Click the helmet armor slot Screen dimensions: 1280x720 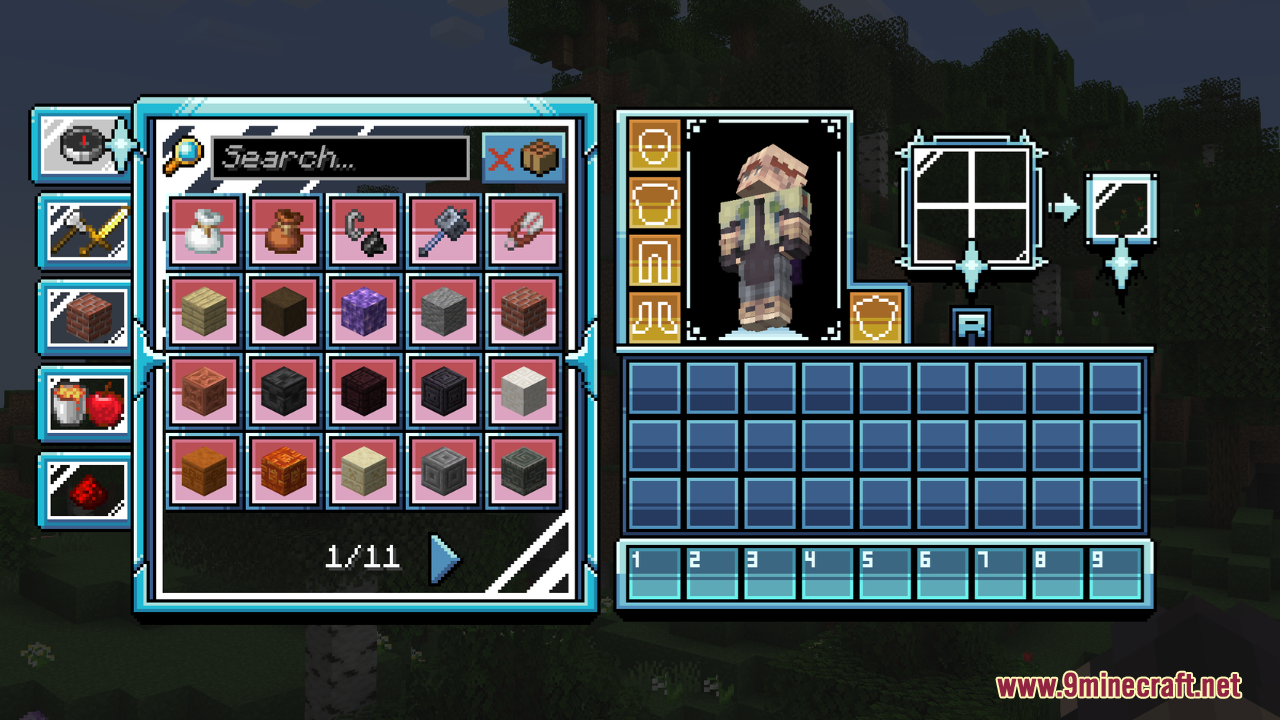click(x=655, y=145)
